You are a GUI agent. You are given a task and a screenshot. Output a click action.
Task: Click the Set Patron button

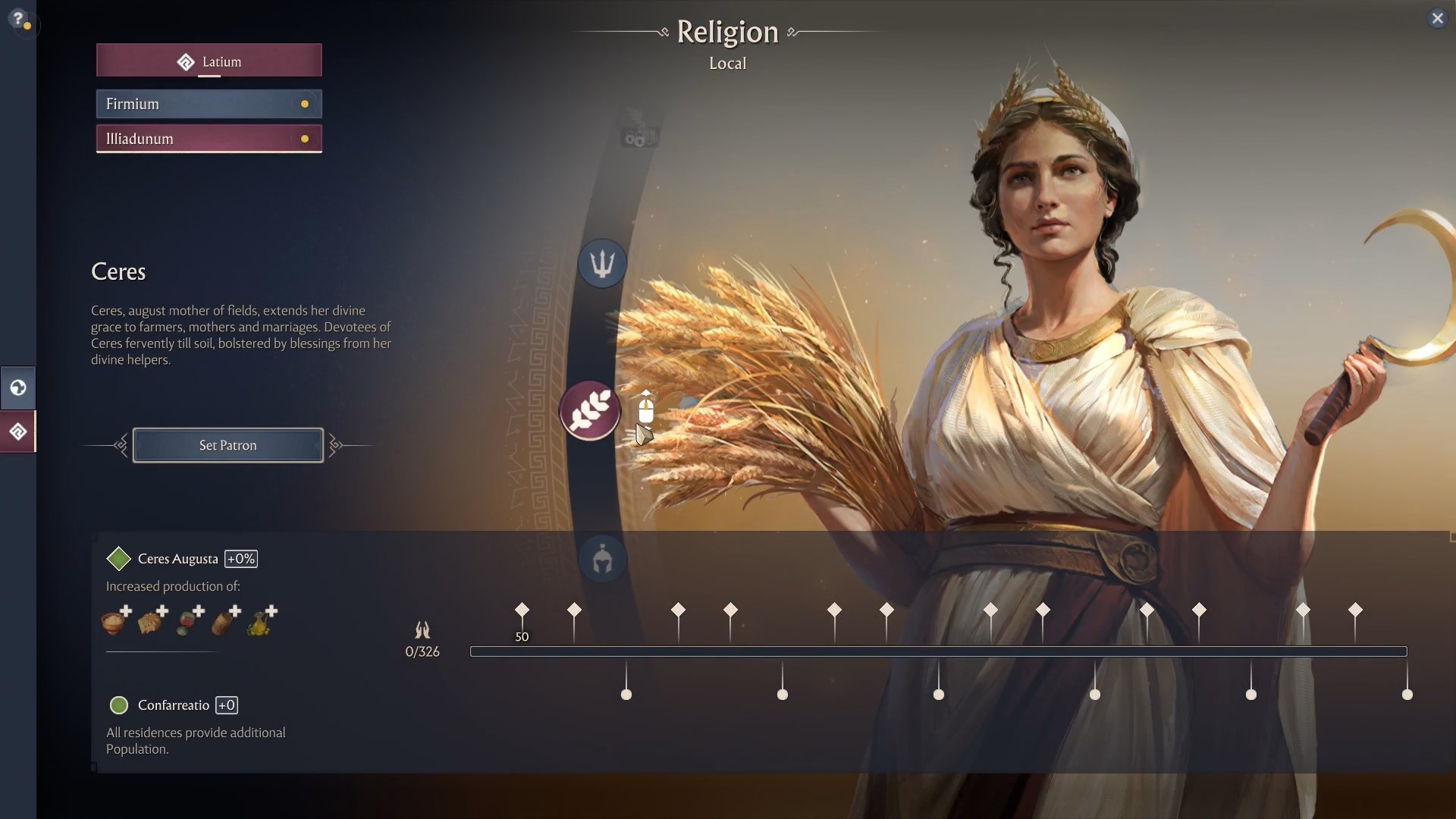227,445
